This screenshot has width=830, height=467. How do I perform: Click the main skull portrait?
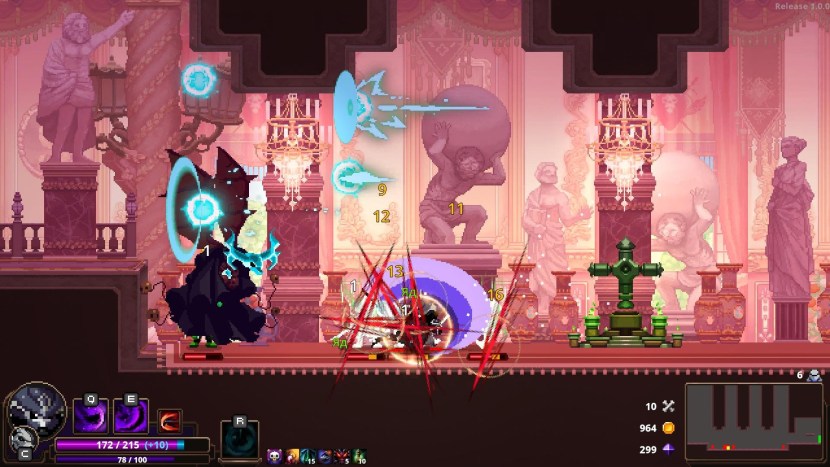[x=37, y=408]
